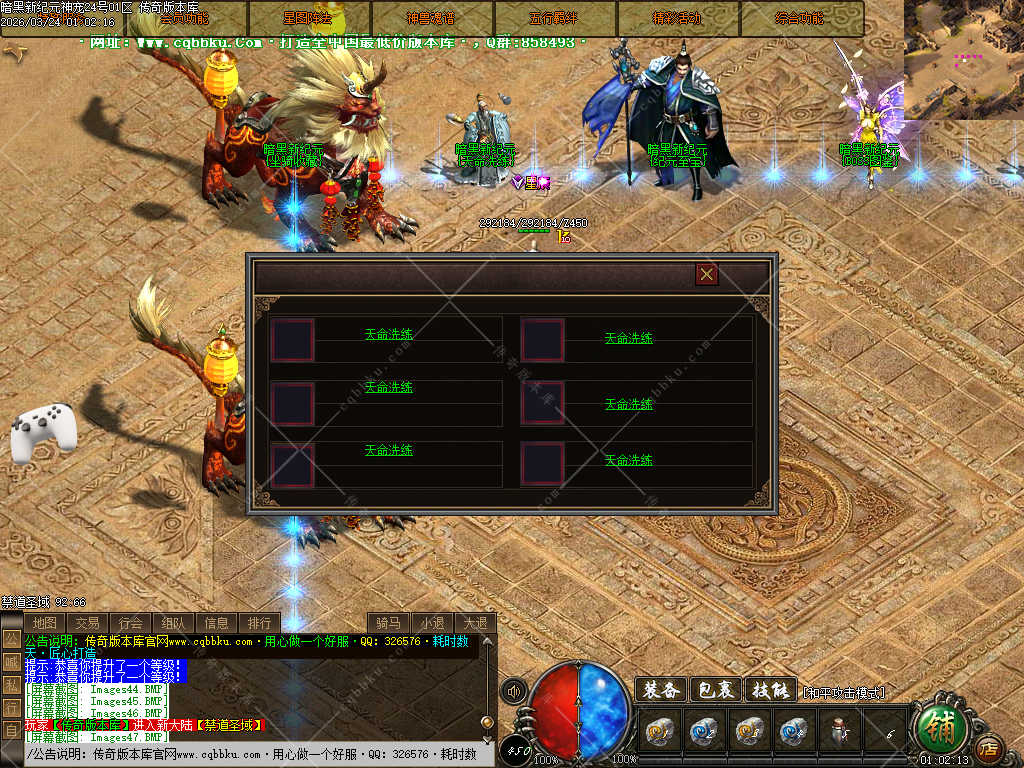Click the 大退 exit button
The height and width of the screenshot is (768, 1024).
[474, 623]
